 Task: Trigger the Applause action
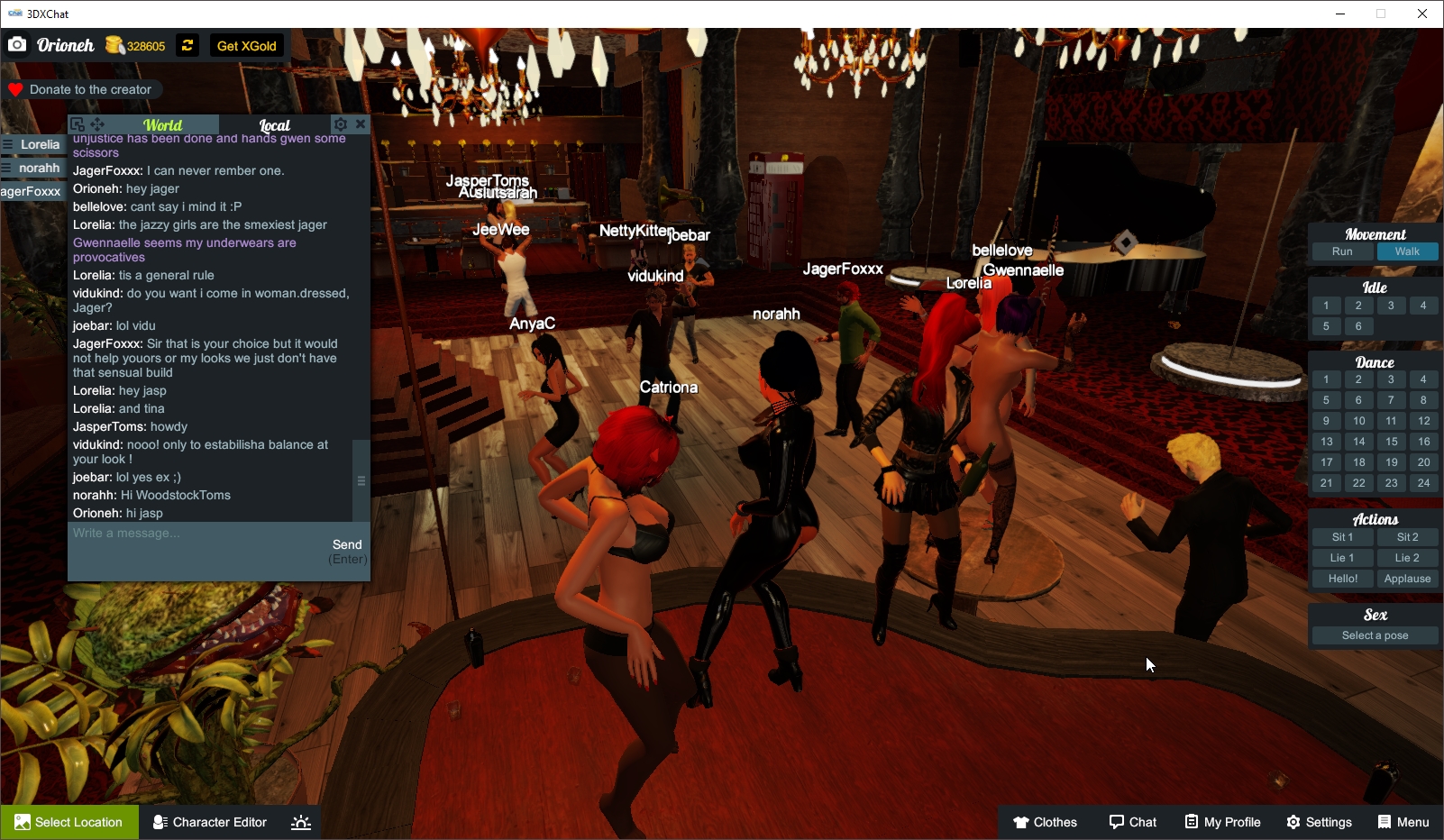click(x=1407, y=578)
